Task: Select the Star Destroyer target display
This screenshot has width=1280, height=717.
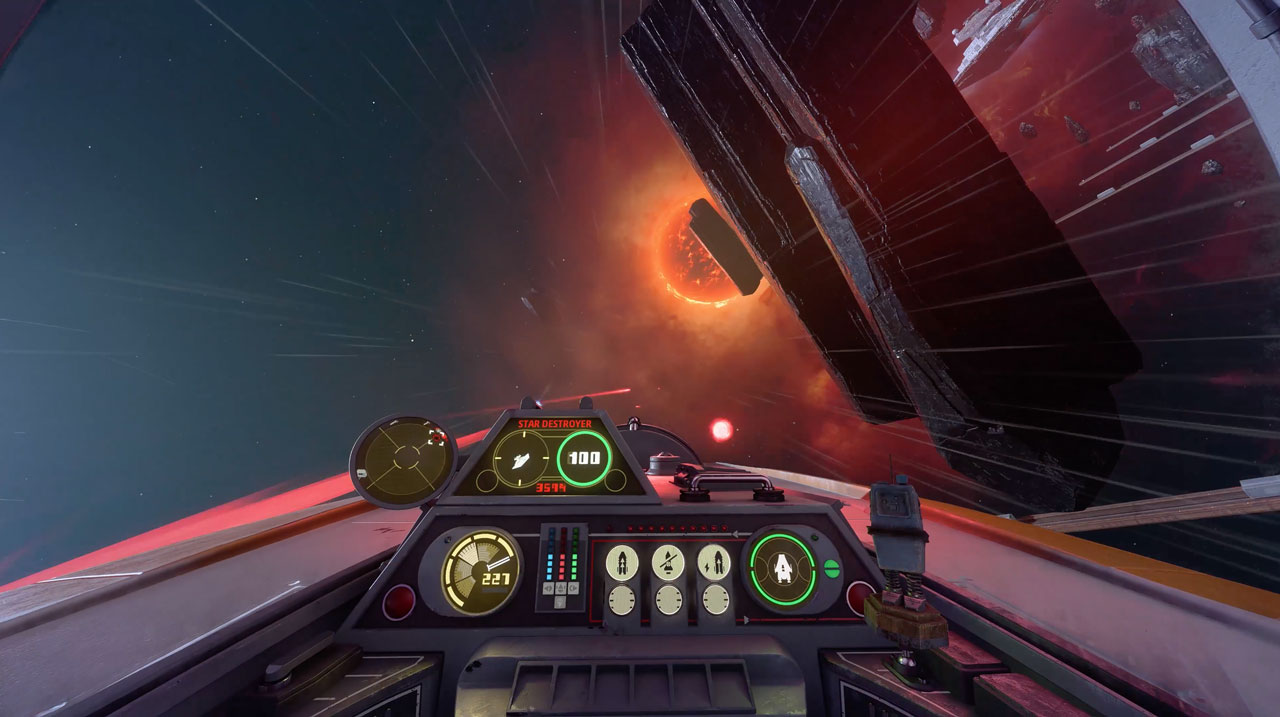Action: point(551,457)
